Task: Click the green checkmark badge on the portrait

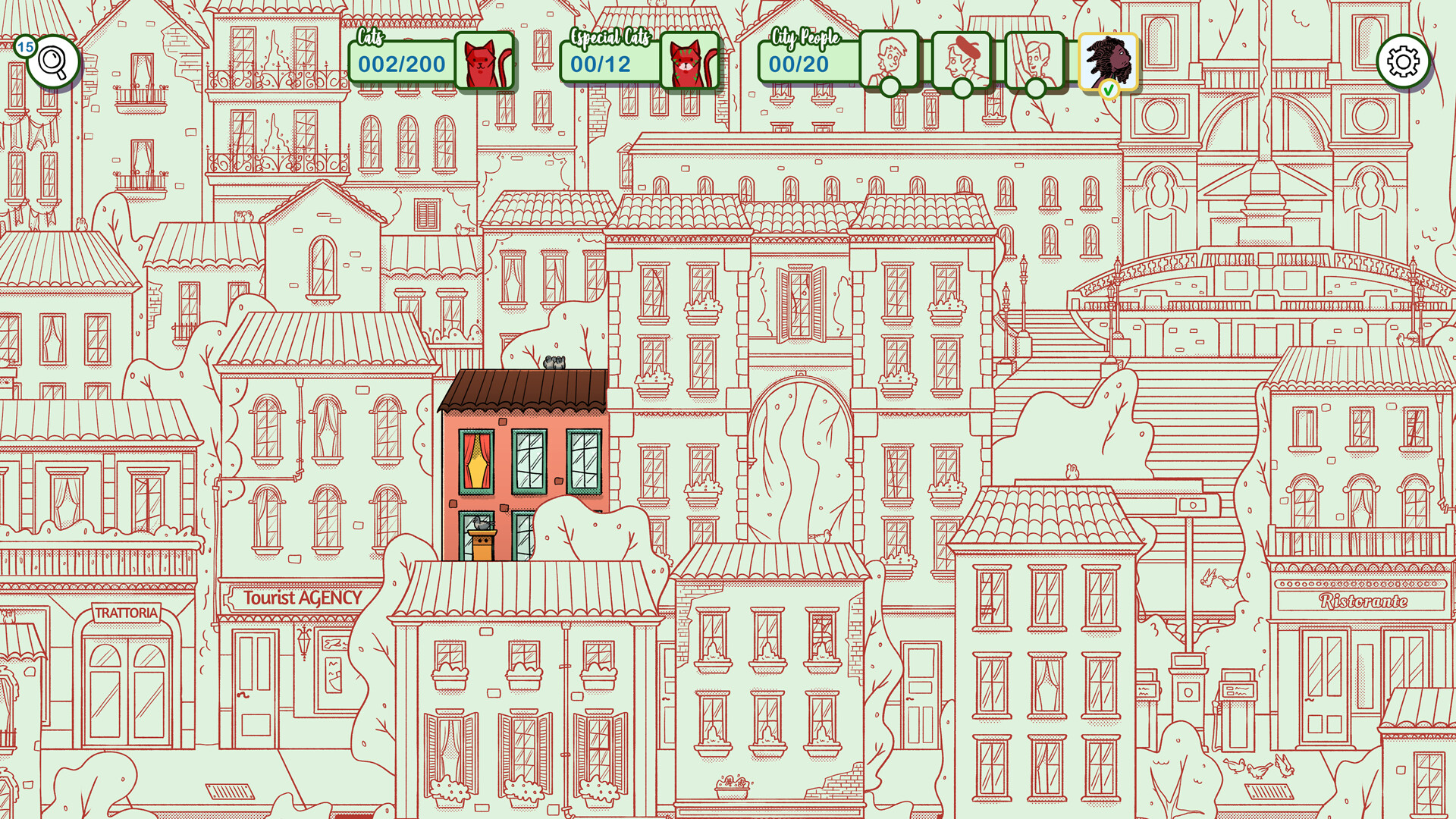Action: click(1109, 88)
